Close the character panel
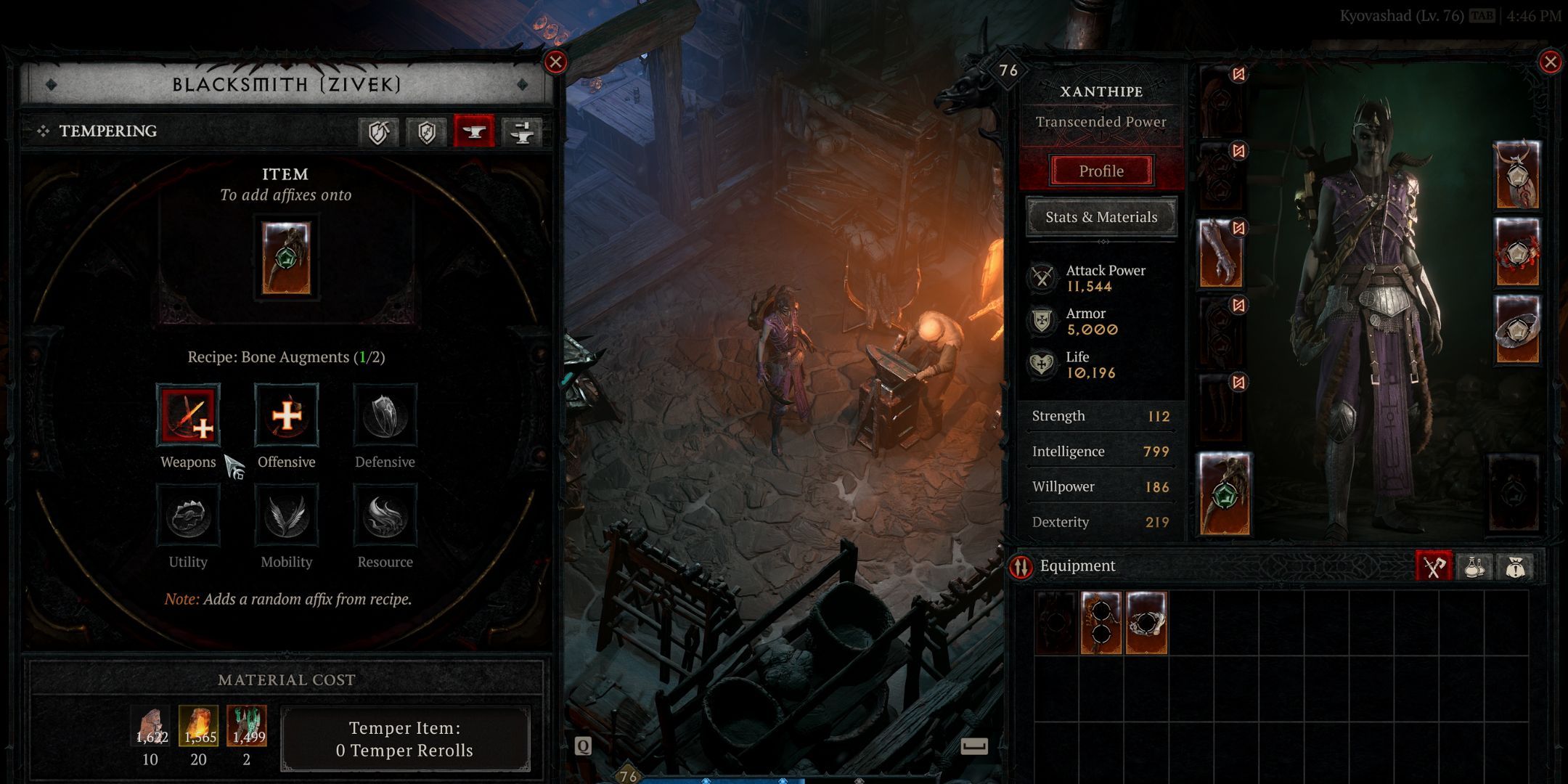This screenshot has width=1568, height=784. [x=1550, y=62]
